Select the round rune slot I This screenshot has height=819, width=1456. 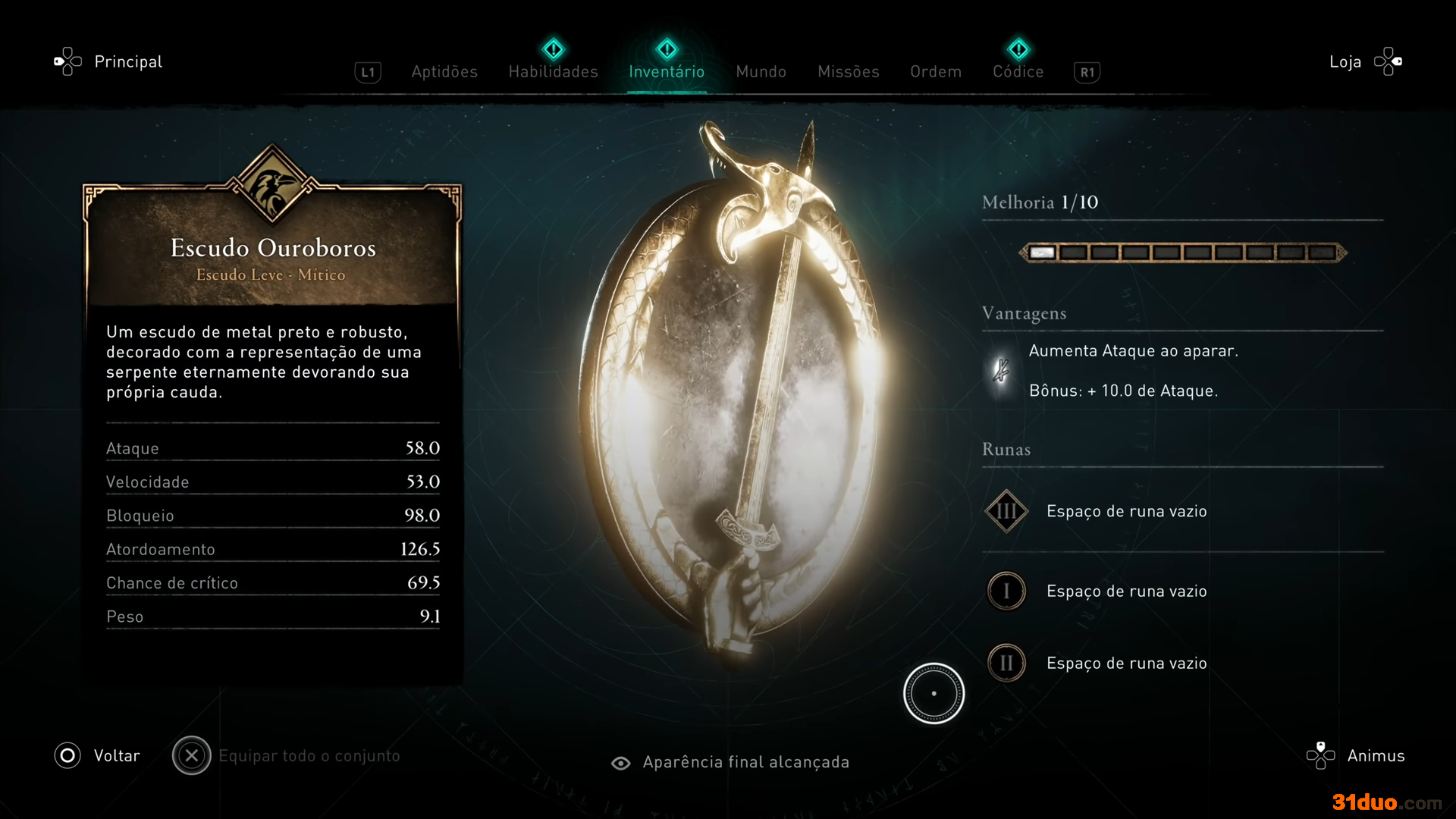(1006, 591)
